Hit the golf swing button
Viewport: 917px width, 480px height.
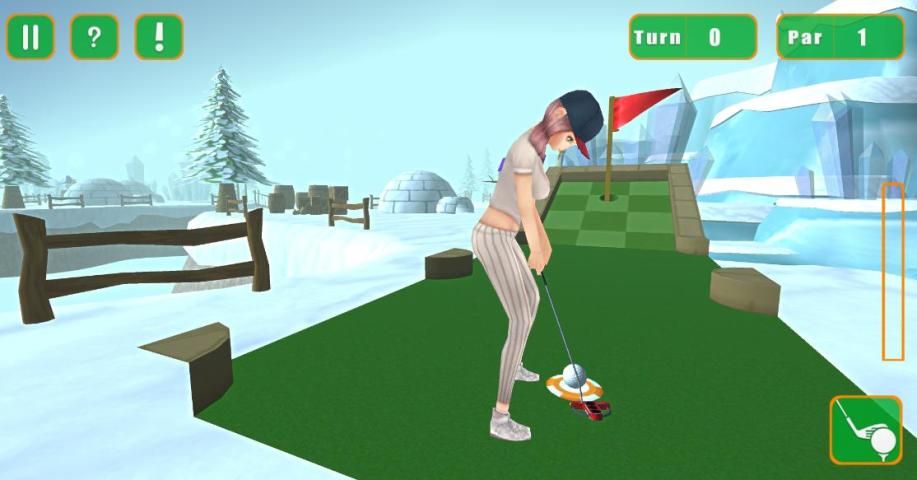point(865,430)
